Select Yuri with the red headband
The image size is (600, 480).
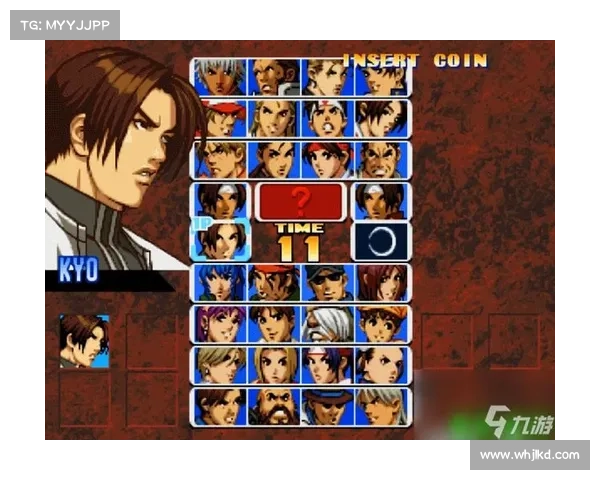(x=327, y=159)
